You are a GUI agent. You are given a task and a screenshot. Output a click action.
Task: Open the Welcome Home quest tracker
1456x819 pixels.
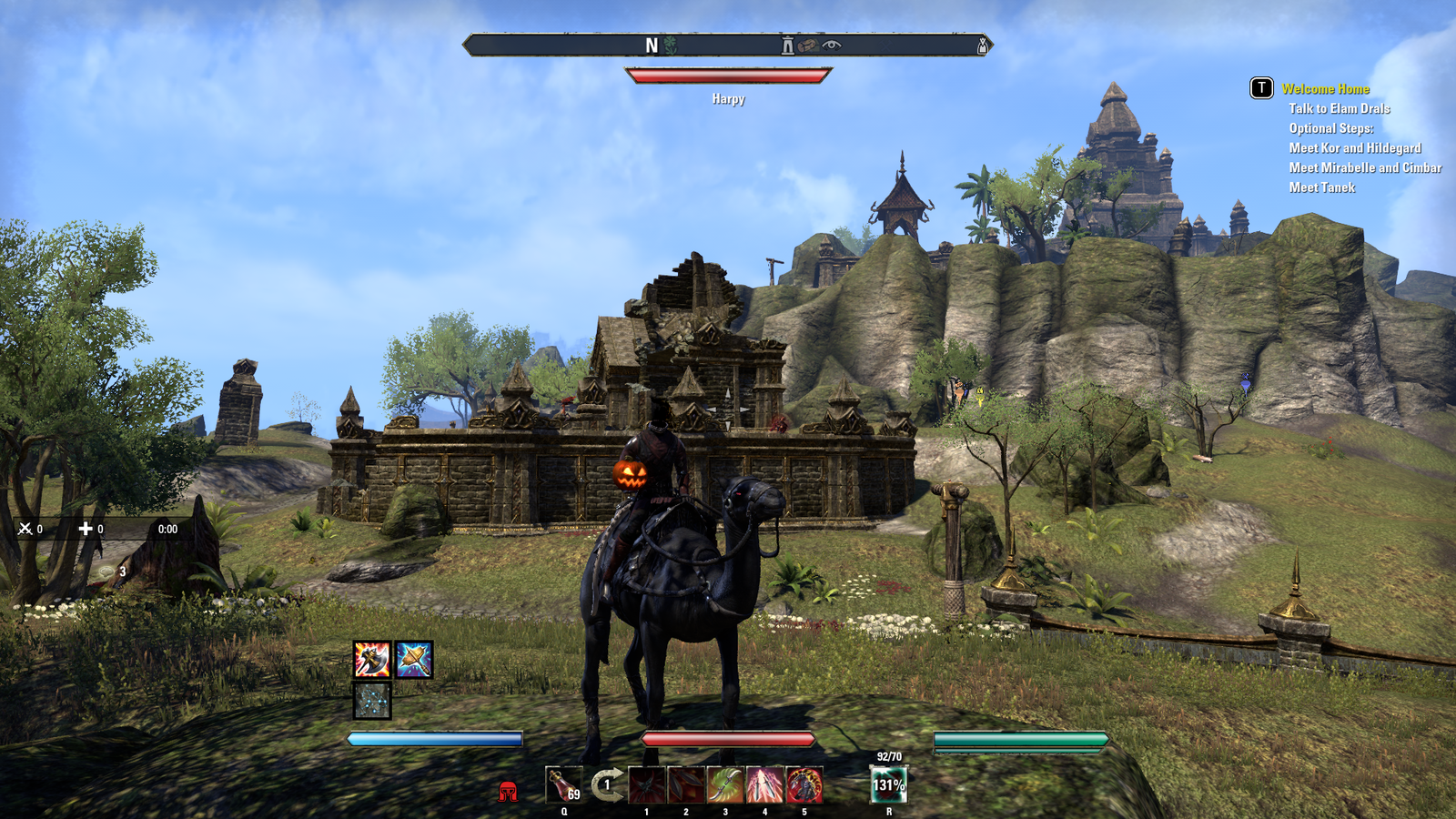[1325, 88]
